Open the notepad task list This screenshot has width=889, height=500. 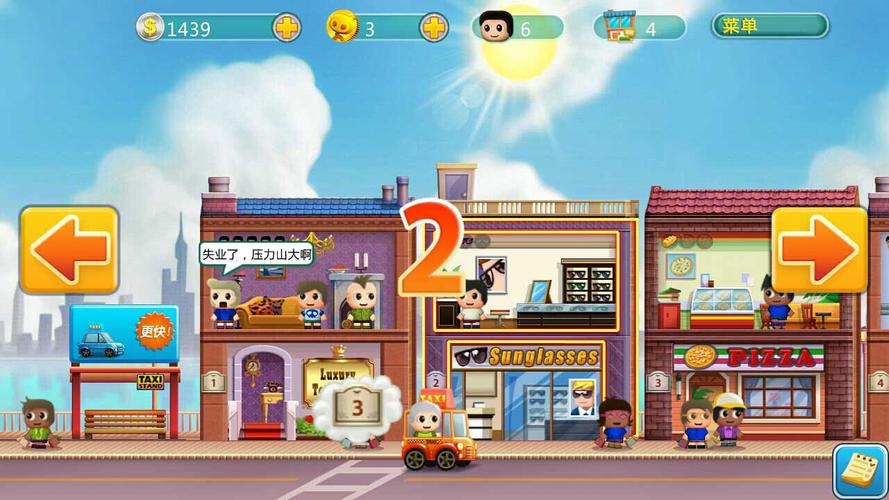pos(858,470)
